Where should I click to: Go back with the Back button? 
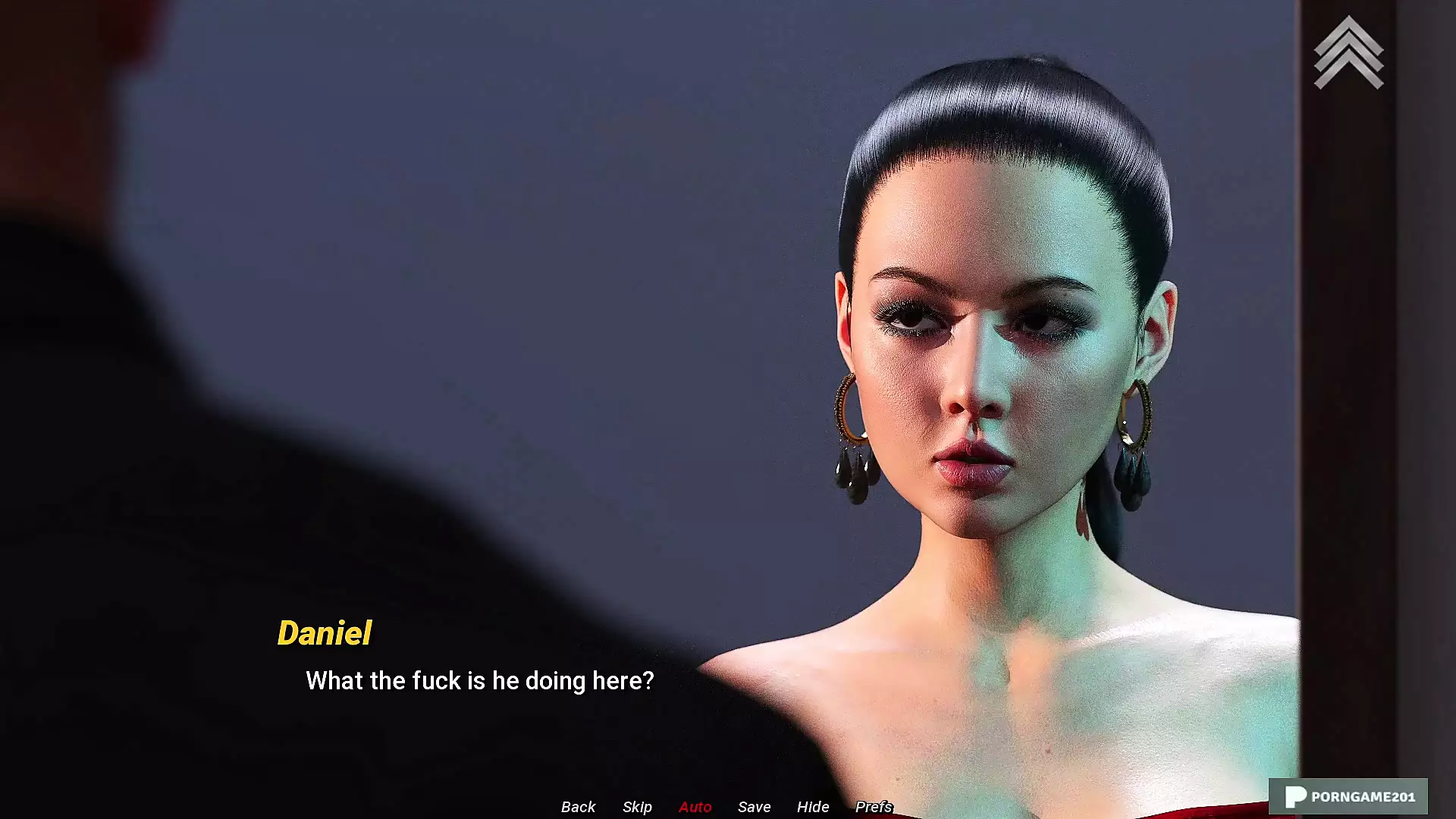coord(578,807)
